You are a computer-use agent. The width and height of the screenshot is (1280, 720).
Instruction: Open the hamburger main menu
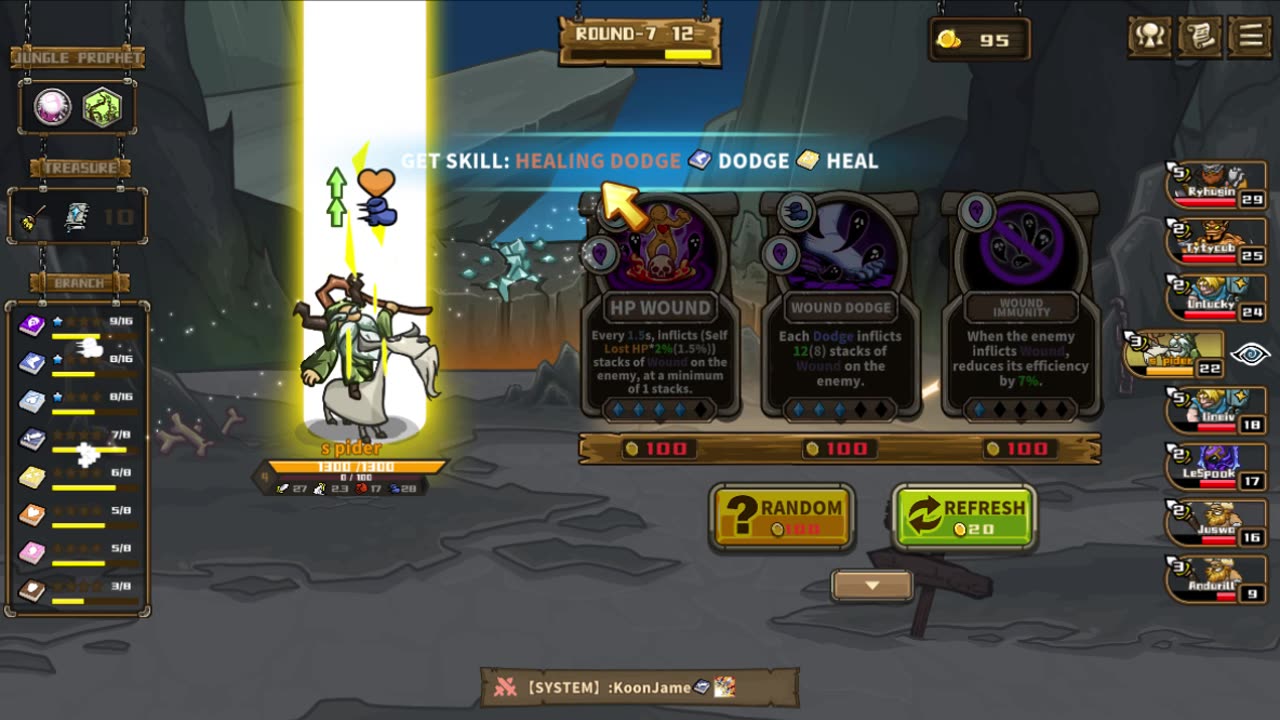[x=1250, y=37]
